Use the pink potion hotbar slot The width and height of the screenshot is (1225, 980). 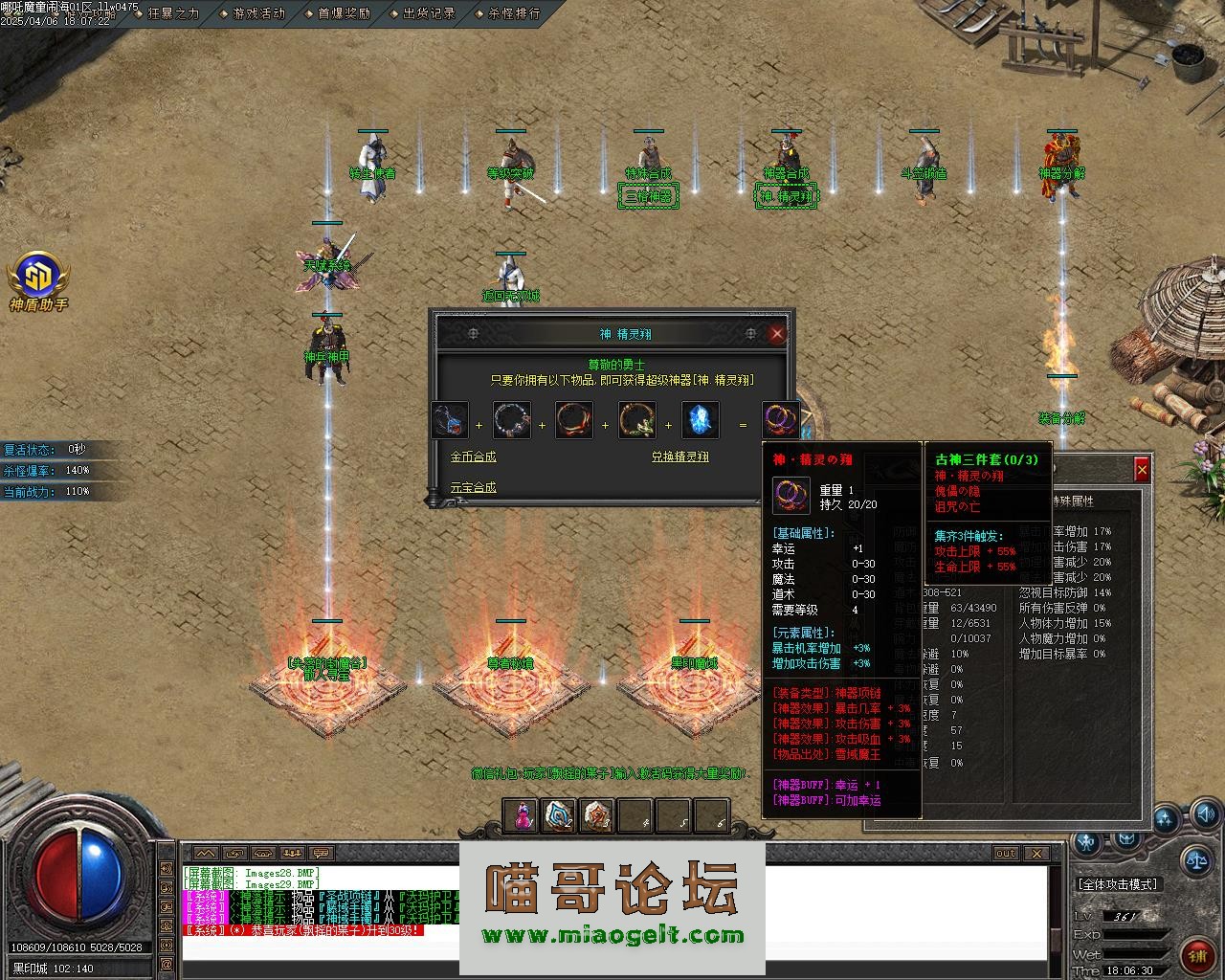click(x=523, y=815)
